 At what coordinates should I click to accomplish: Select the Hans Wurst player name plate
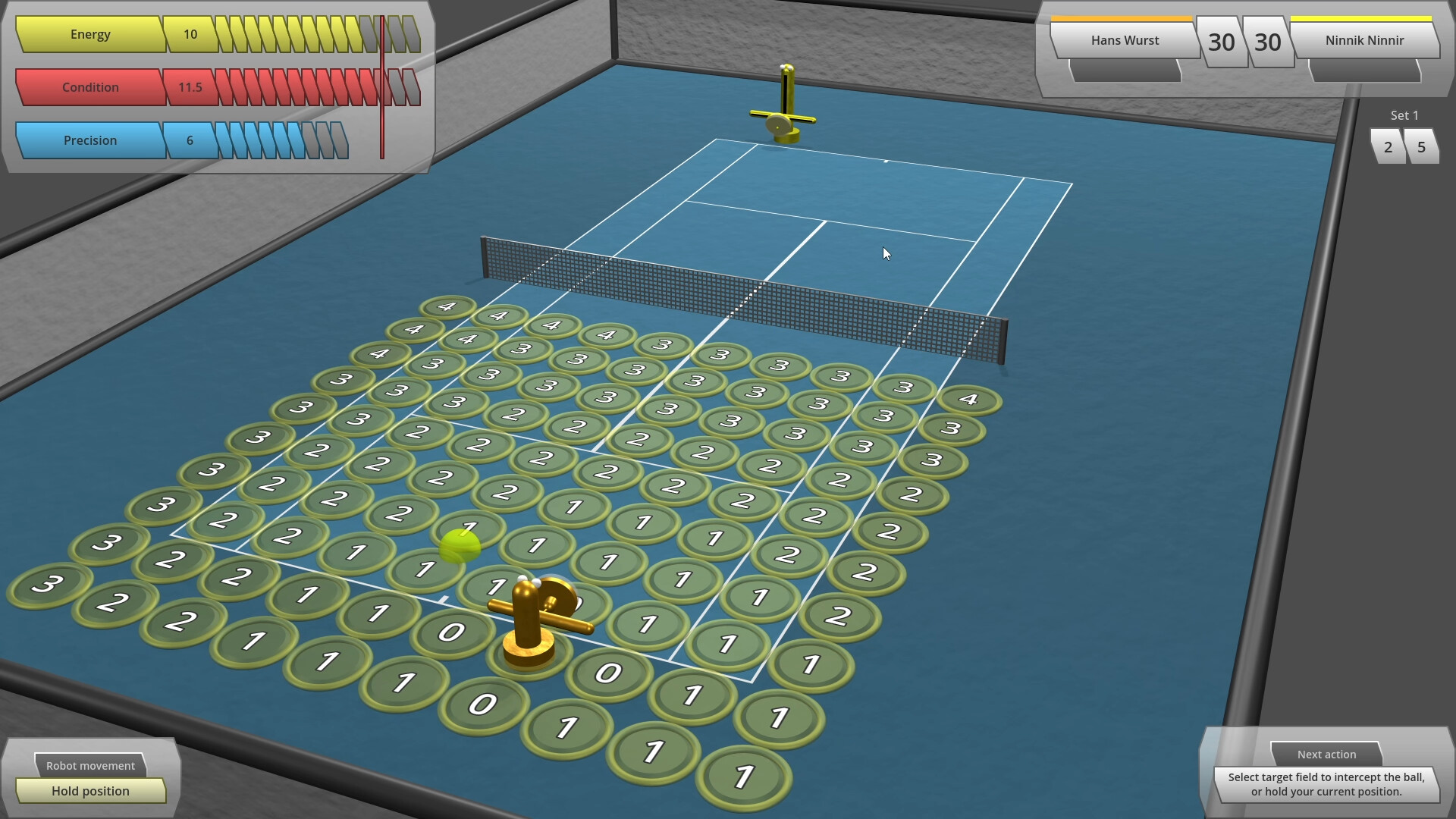click(1125, 40)
